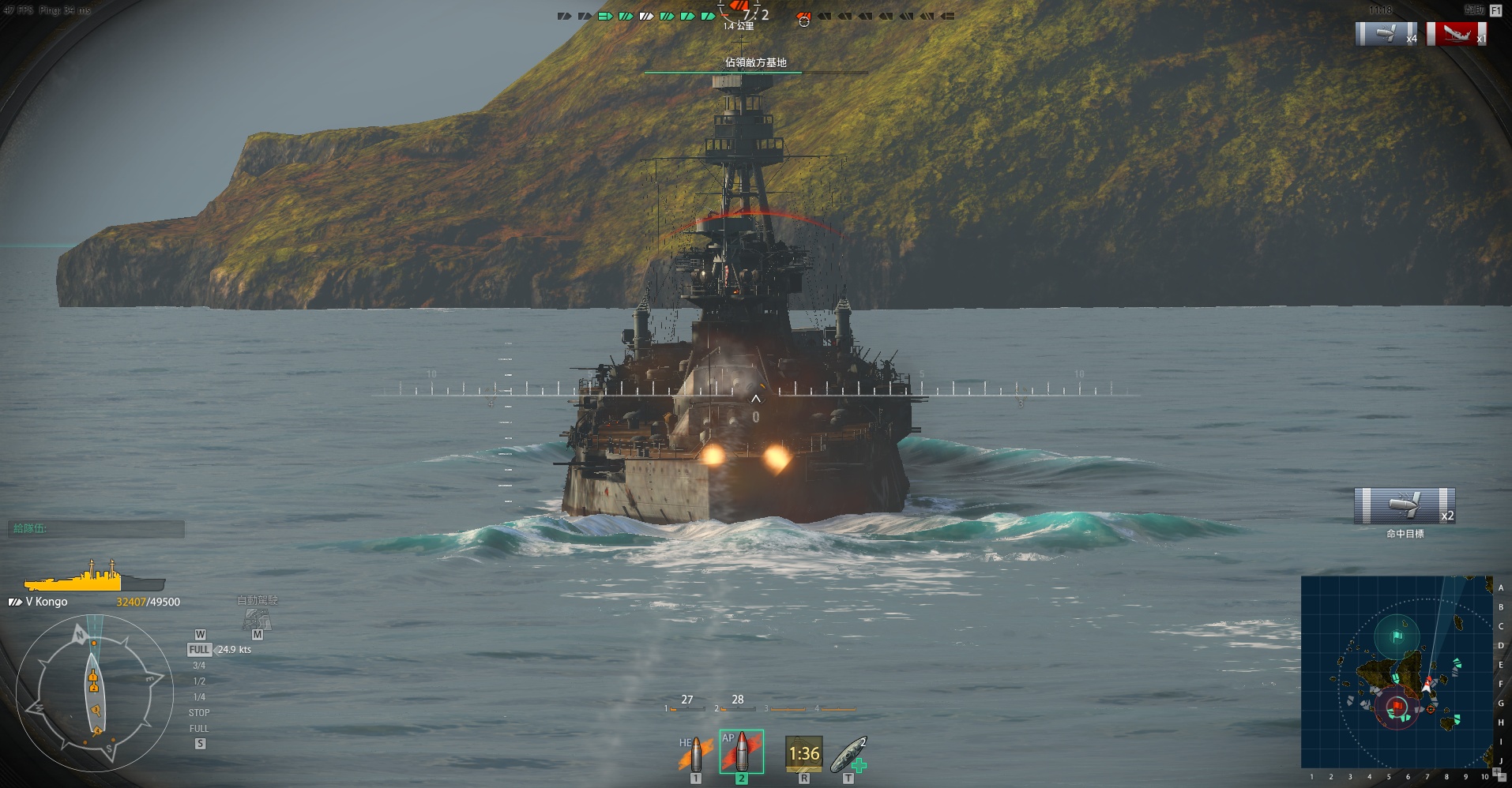The image size is (1512, 788).
Task: Open the autopilot tactical map icon
Action: coord(256,619)
